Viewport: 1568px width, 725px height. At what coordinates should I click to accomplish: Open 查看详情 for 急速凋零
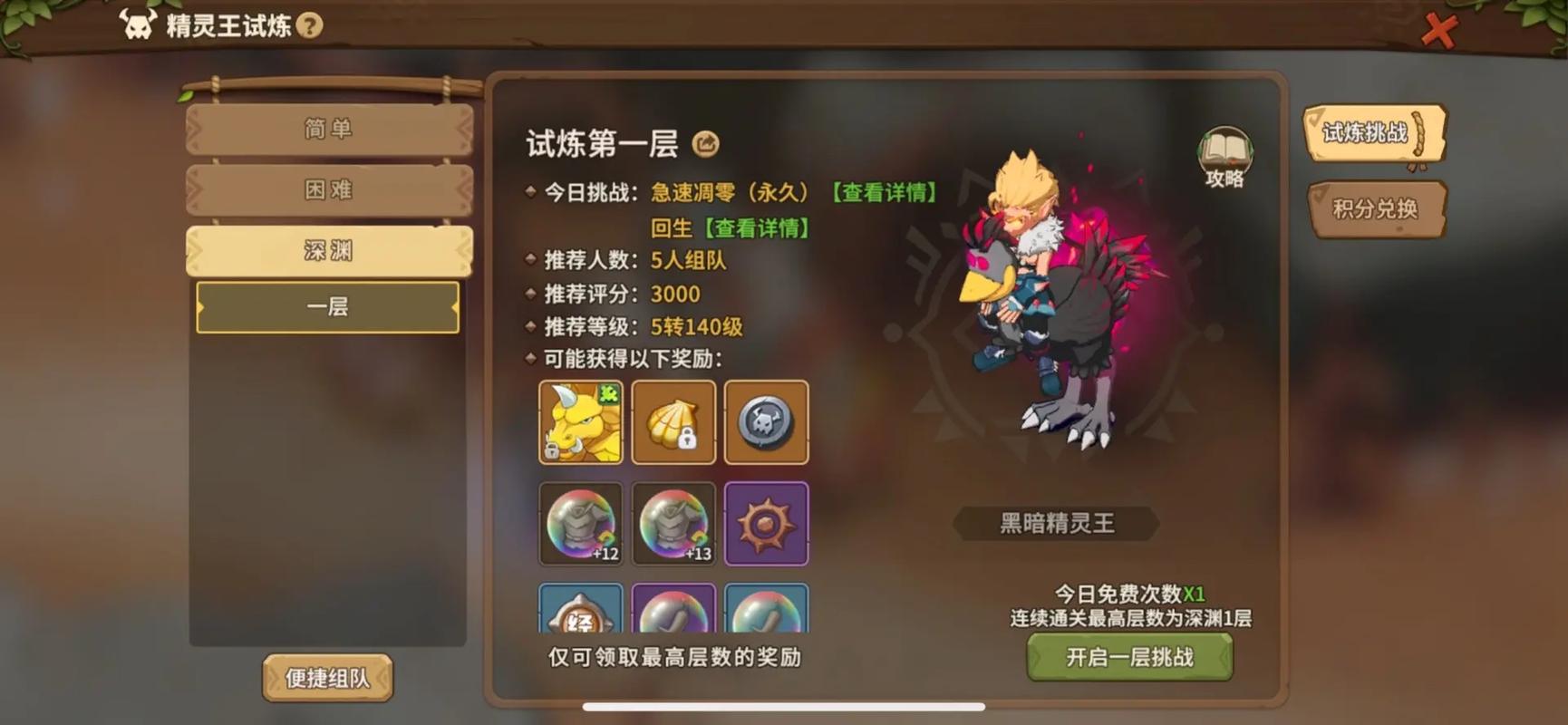[x=884, y=192]
